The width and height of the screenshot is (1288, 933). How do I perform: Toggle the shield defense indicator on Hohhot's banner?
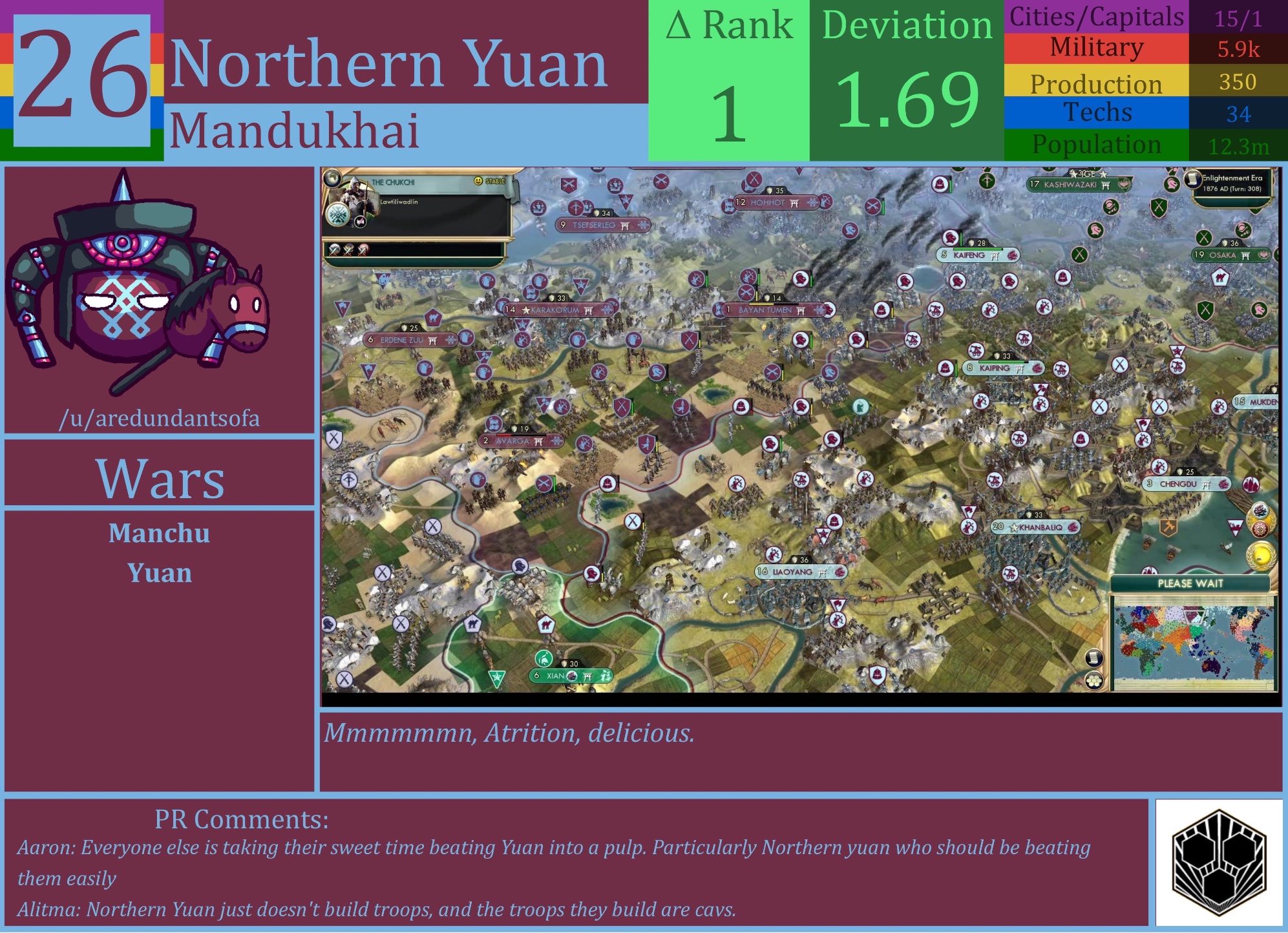tap(769, 191)
